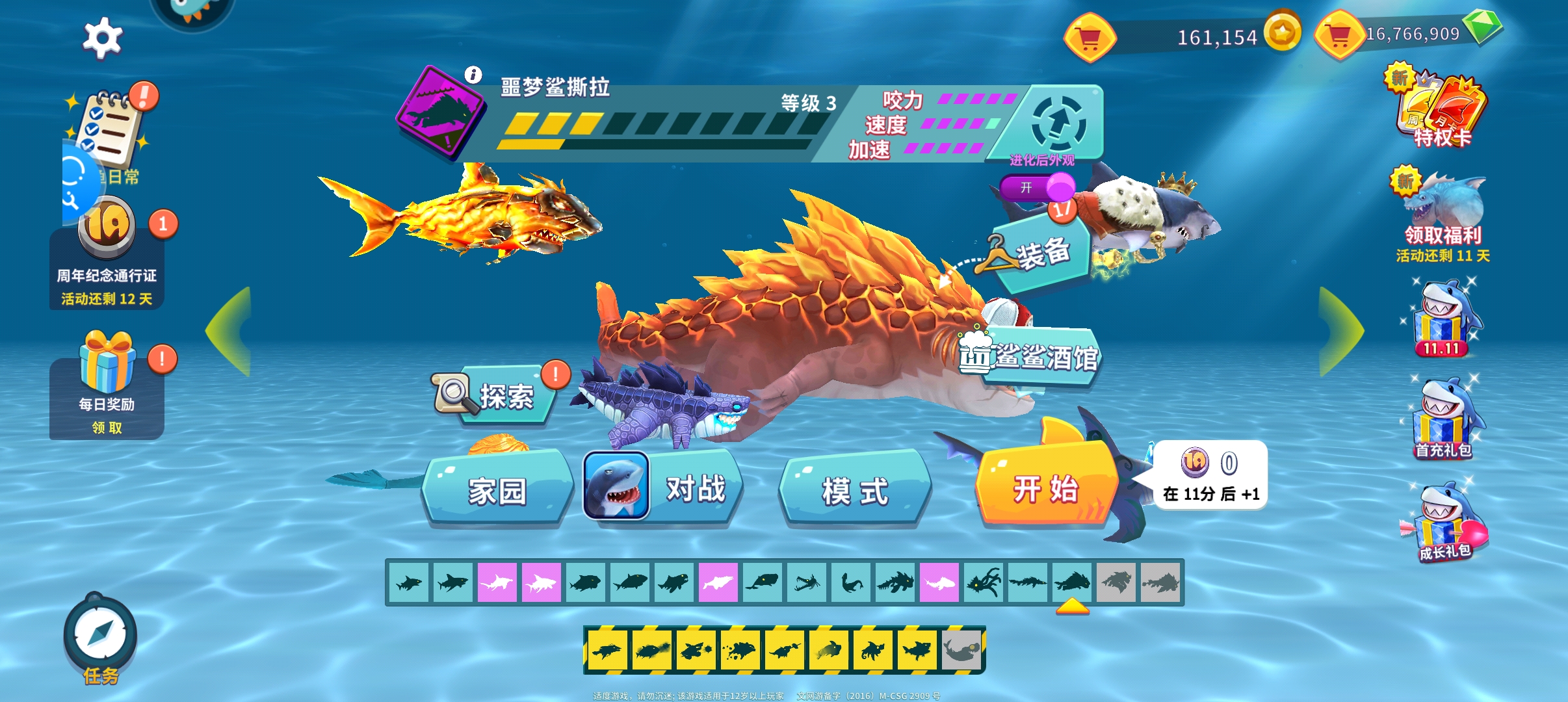Open the gold coin shop cart
Viewport: 1568px width, 702px height.
click(x=1090, y=38)
